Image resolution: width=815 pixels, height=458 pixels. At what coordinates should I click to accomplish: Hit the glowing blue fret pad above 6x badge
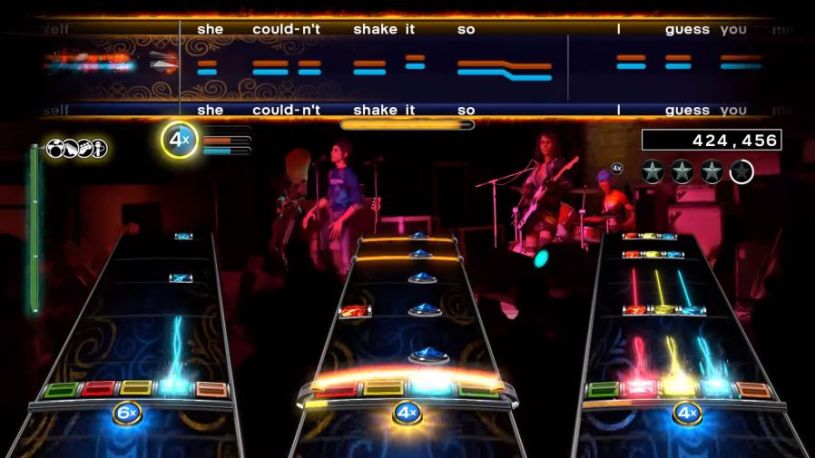pos(174,388)
